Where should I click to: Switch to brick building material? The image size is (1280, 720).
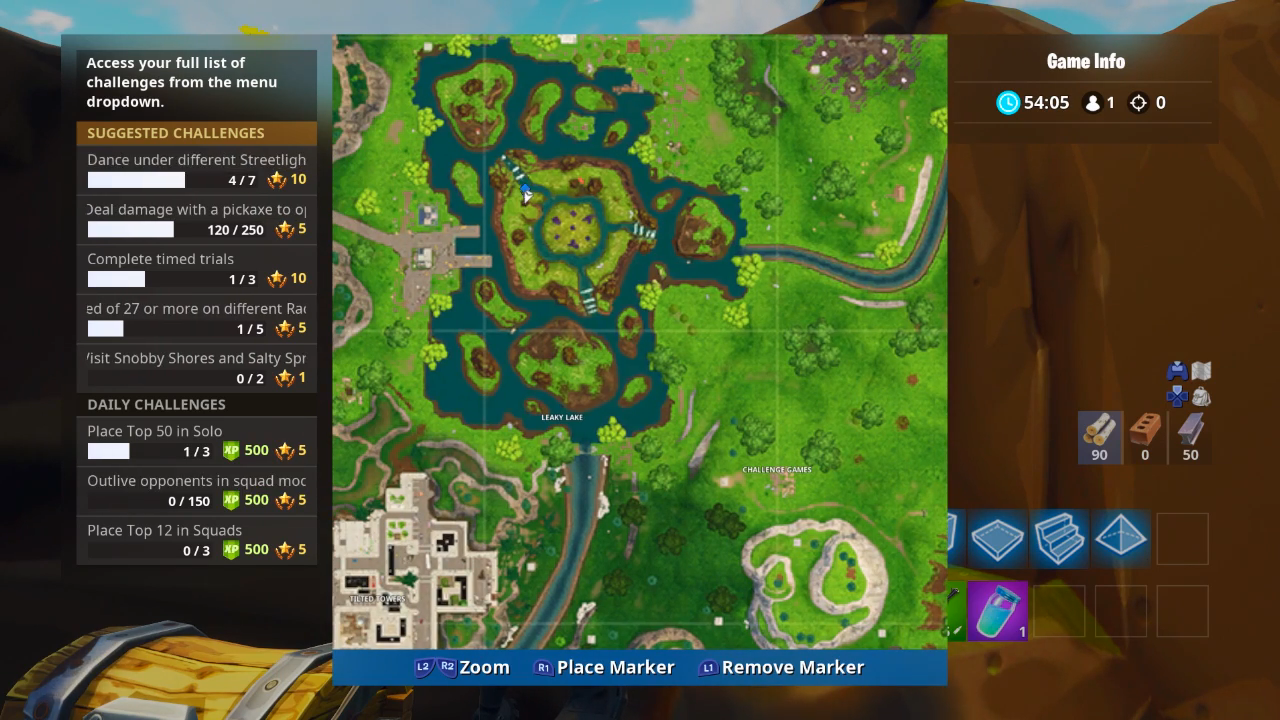coord(1145,438)
